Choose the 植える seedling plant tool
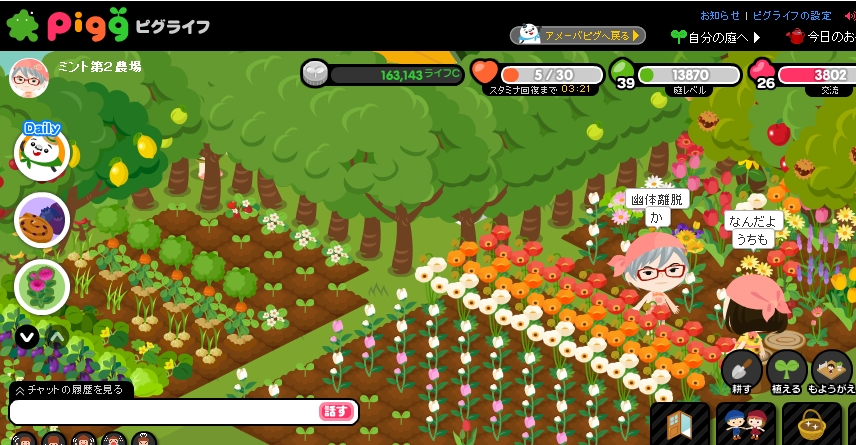Image resolution: width=856 pixels, height=445 pixels. (x=786, y=371)
